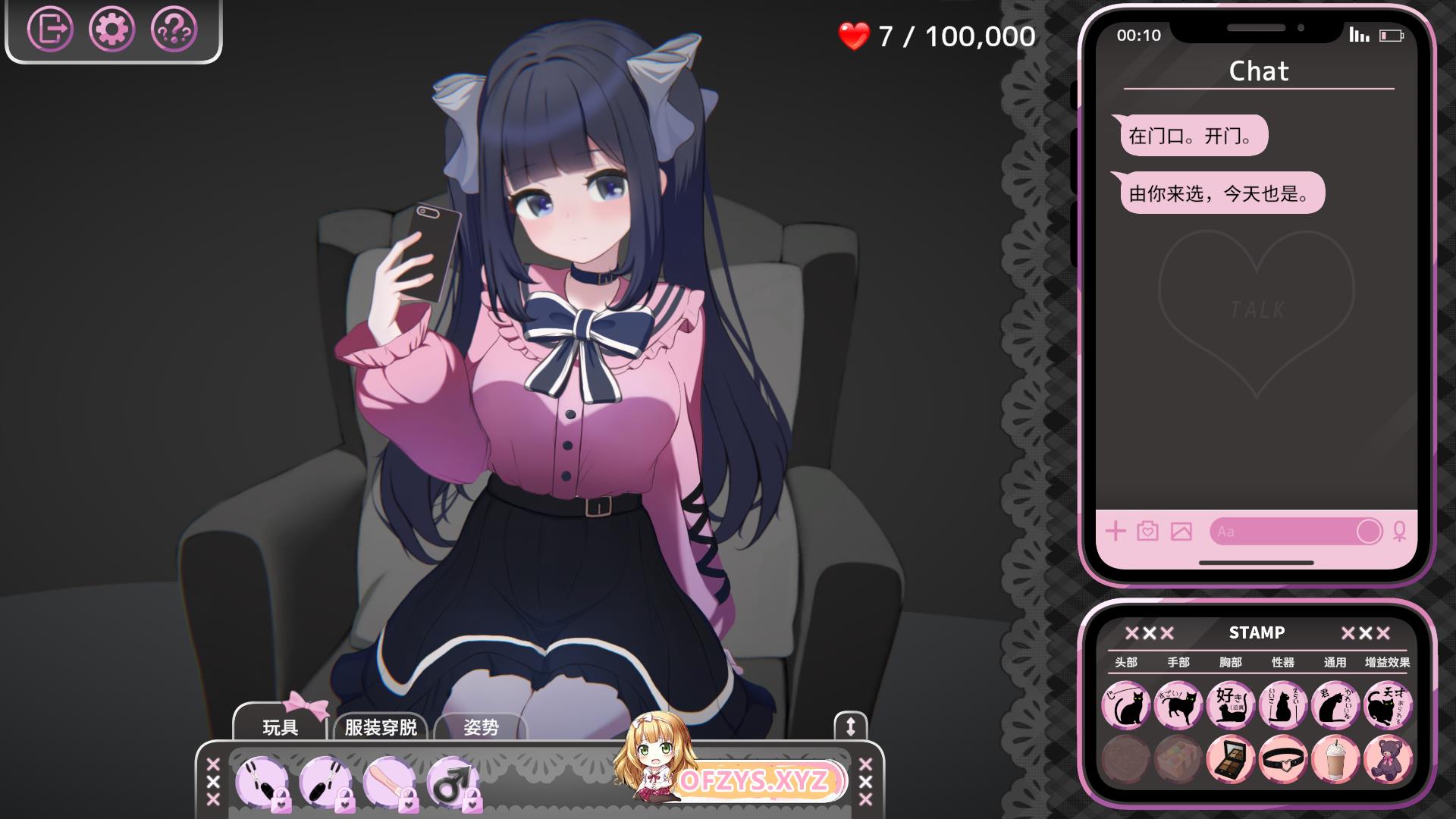Switch to the 玩具 tab
The height and width of the screenshot is (819, 1456).
(280, 727)
